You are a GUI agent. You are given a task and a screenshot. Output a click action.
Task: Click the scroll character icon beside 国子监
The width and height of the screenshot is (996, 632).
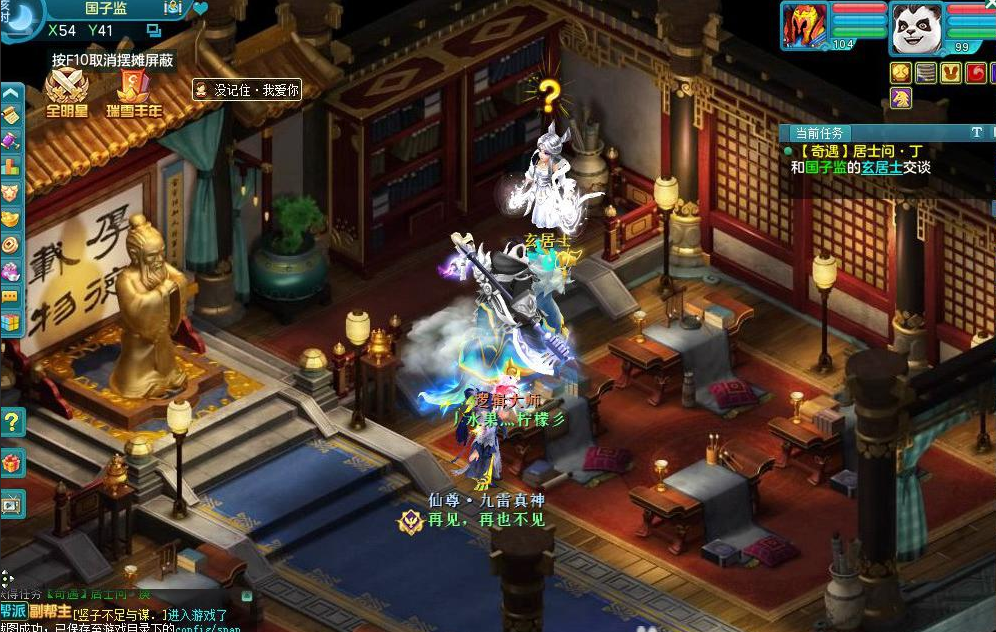coord(174,8)
